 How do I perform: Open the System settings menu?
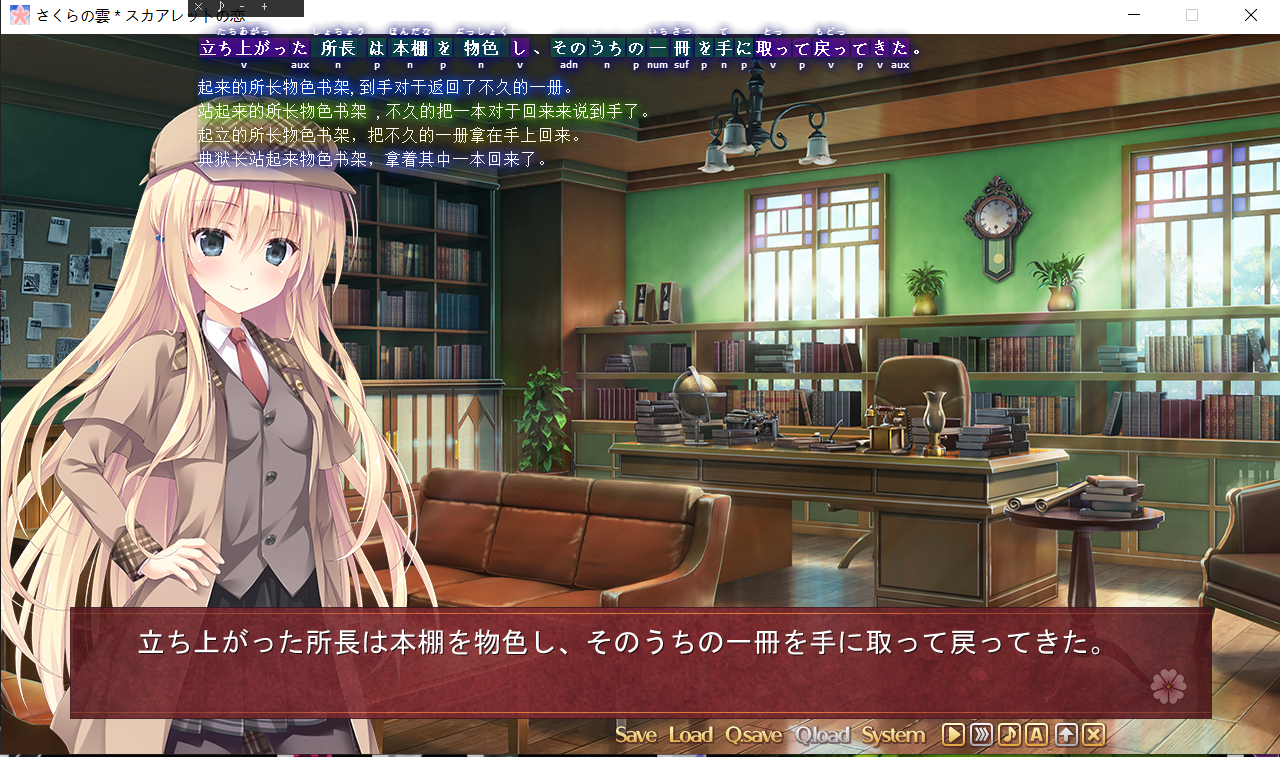[x=893, y=735]
